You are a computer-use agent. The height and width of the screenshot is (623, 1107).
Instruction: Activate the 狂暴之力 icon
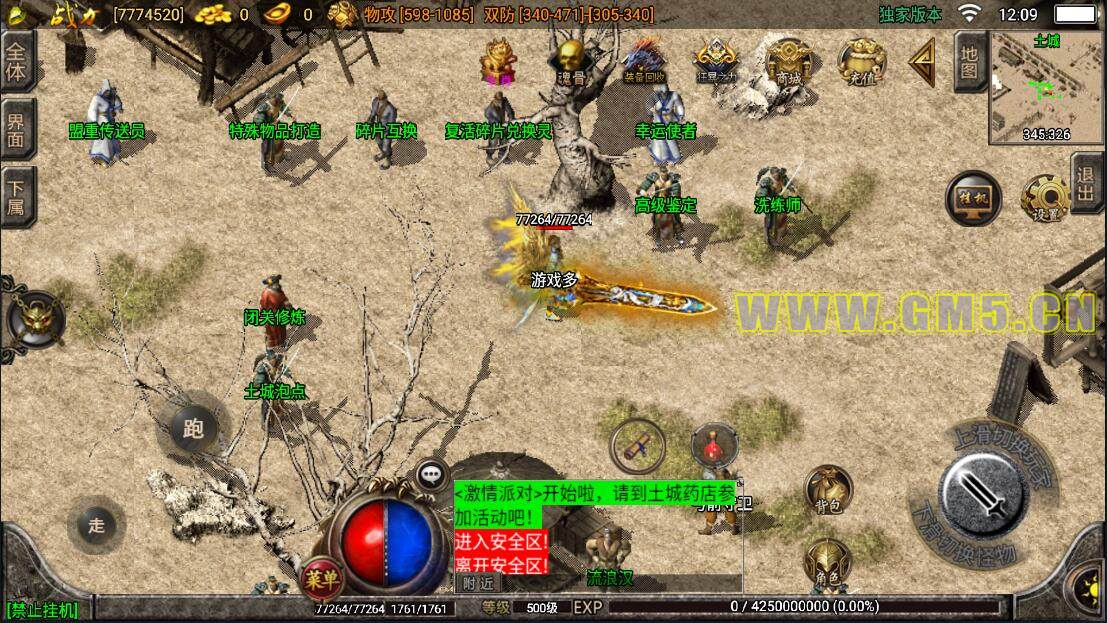(716, 60)
